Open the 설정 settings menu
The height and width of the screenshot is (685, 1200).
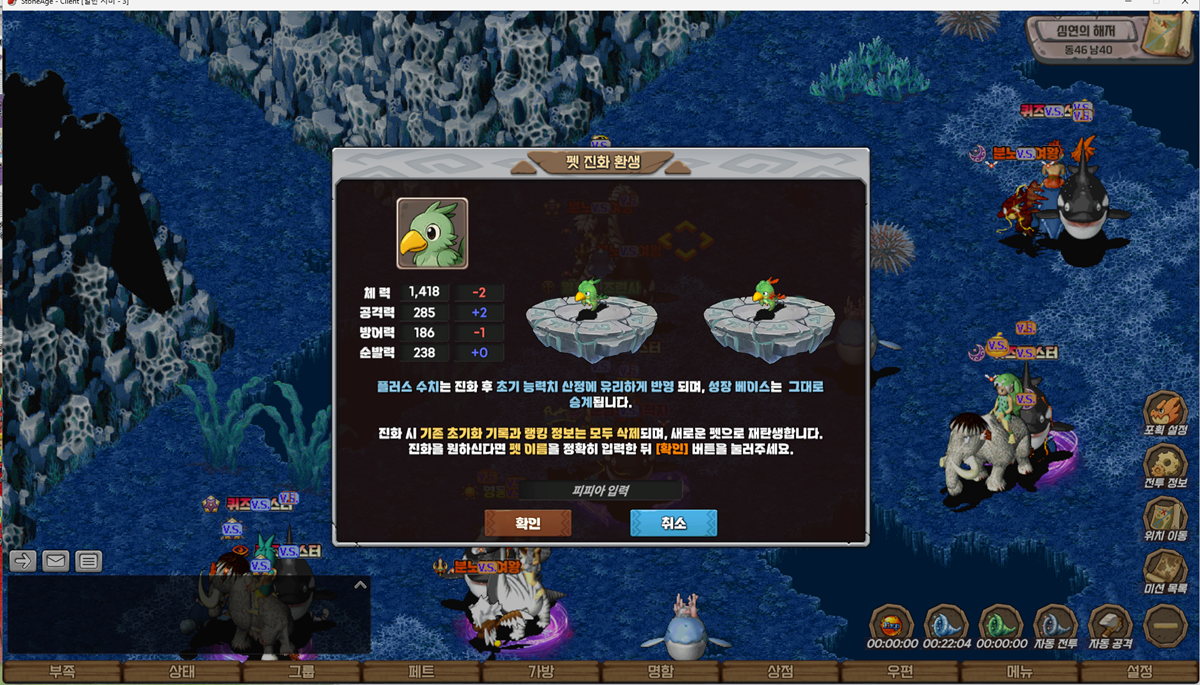(1140, 672)
